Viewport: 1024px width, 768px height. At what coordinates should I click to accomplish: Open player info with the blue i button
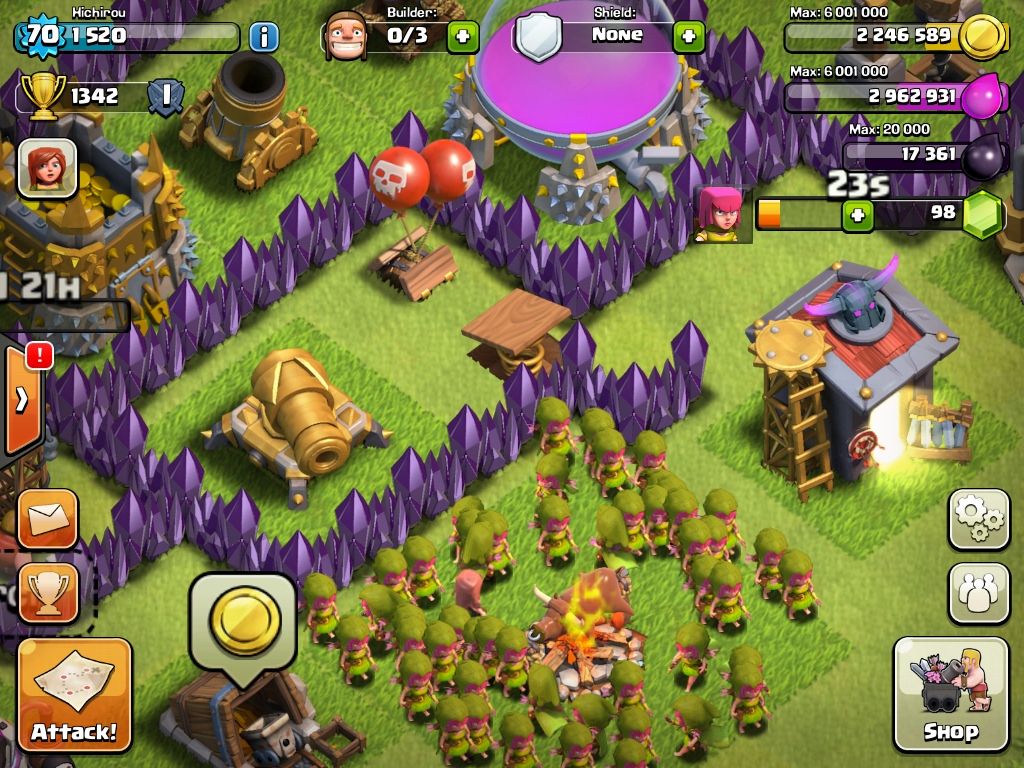click(x=263, y=38)
